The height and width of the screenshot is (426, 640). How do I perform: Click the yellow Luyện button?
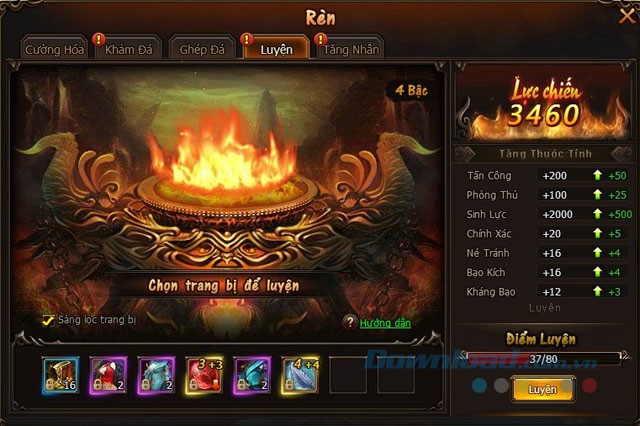click(542, 388)
